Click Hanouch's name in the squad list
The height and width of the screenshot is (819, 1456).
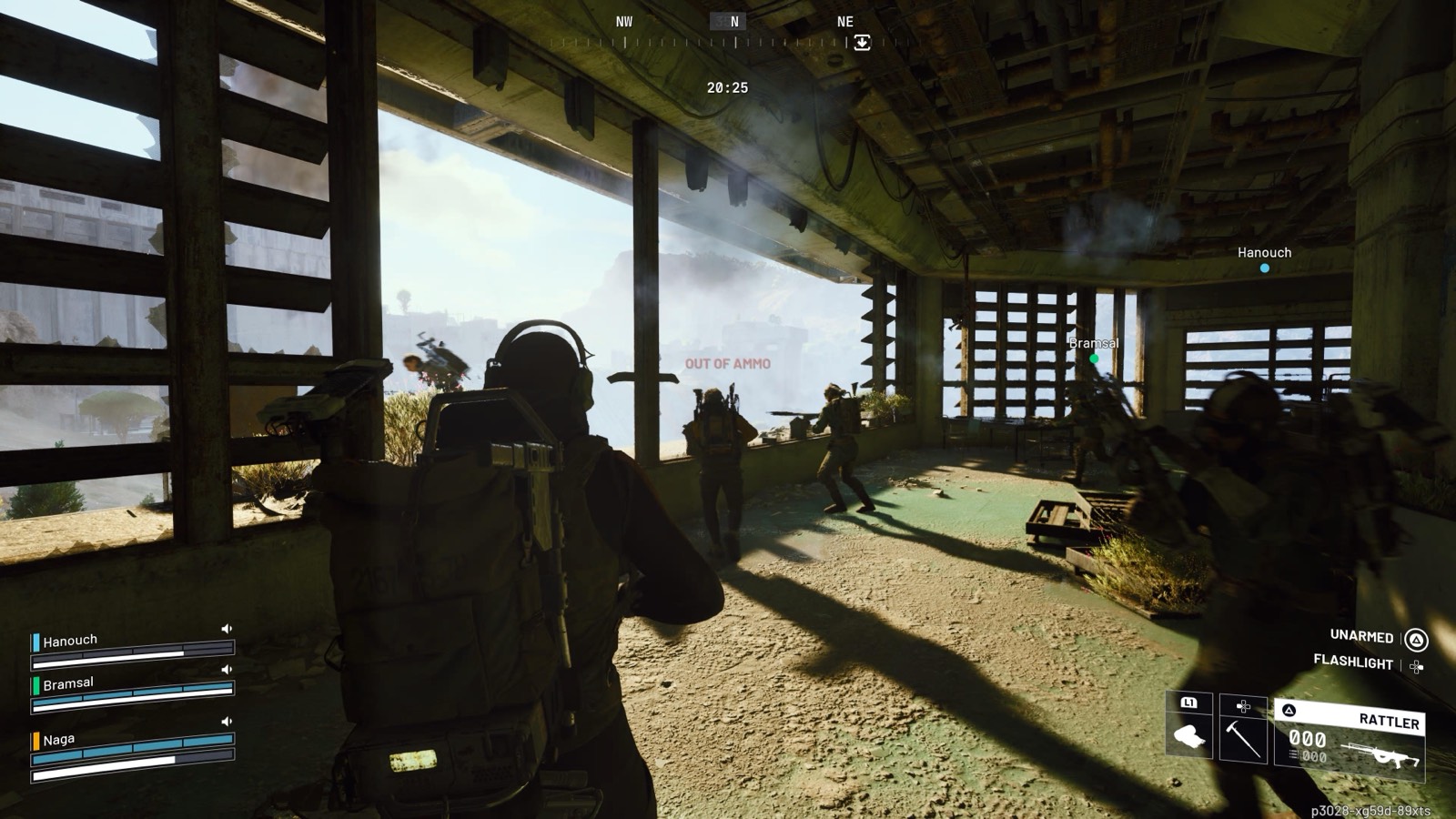tap(70, 641)
